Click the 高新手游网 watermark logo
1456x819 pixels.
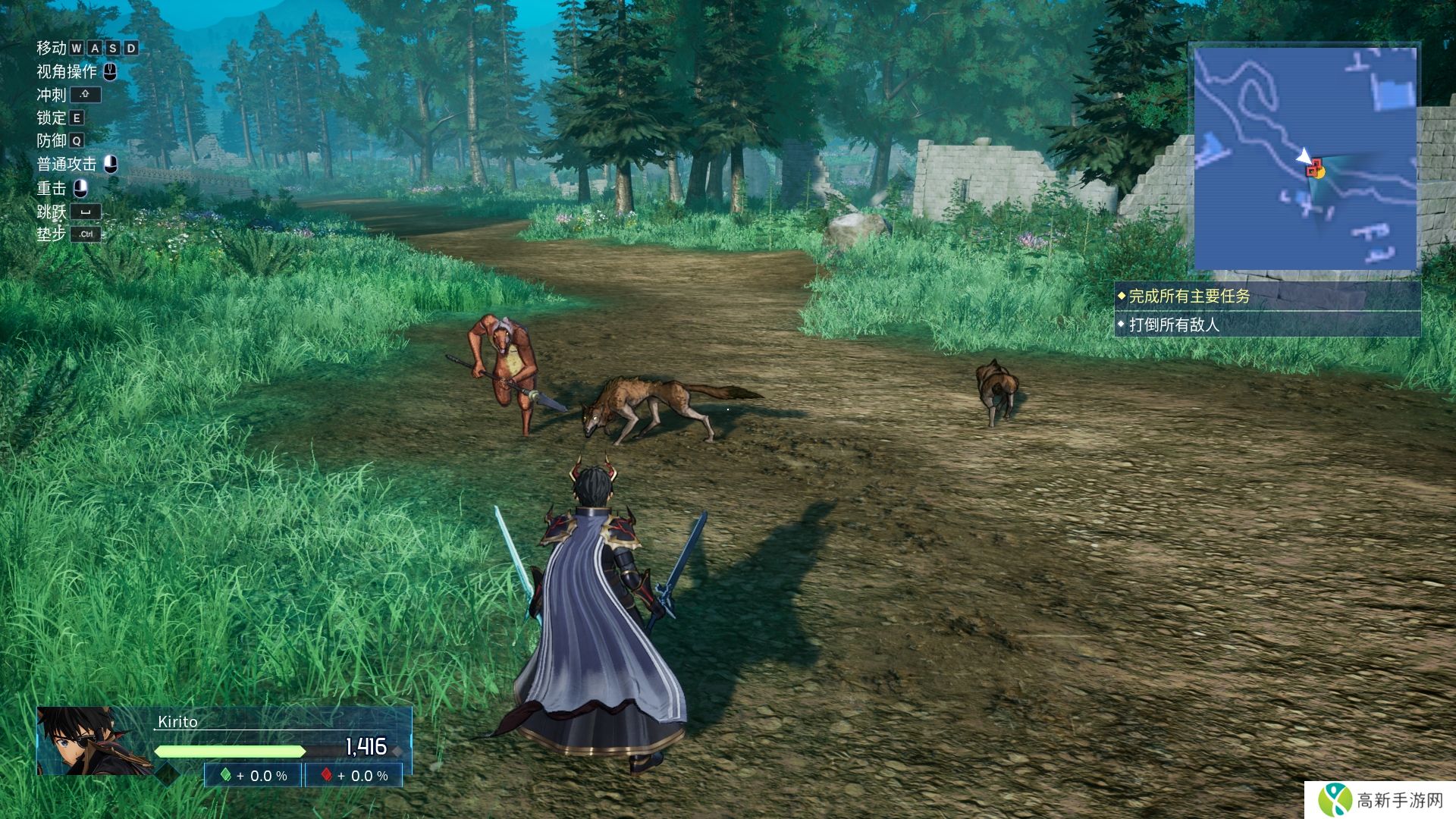click(x=1380, y=800)
